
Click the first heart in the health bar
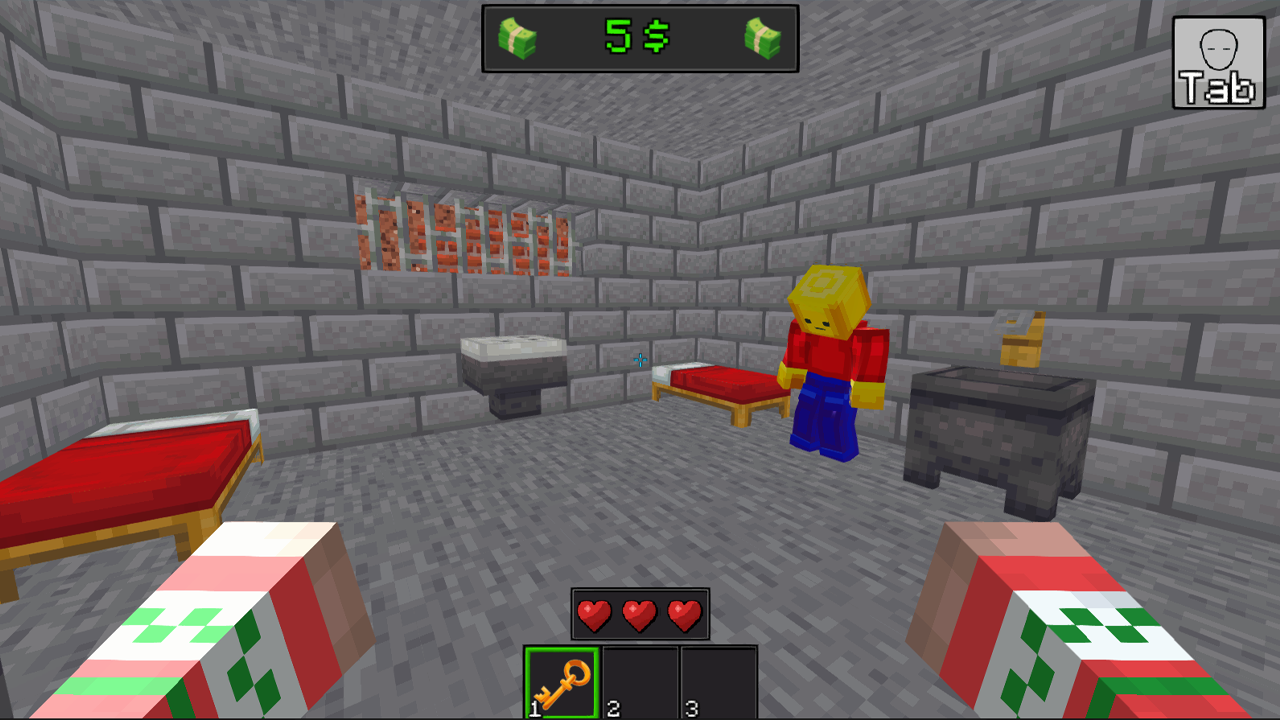(x=594, y=614)
